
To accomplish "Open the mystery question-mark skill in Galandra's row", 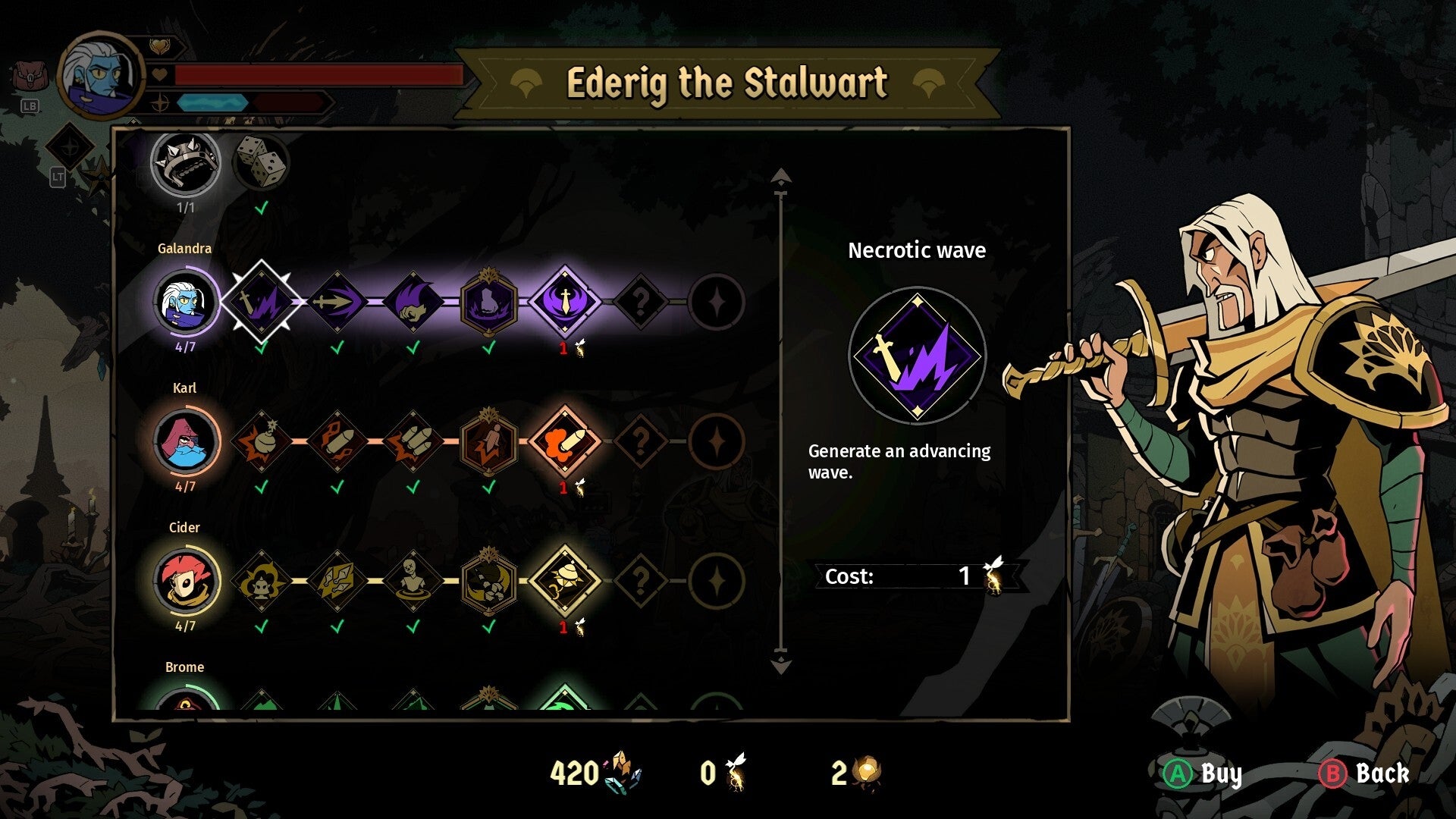I will click(641, 302).
